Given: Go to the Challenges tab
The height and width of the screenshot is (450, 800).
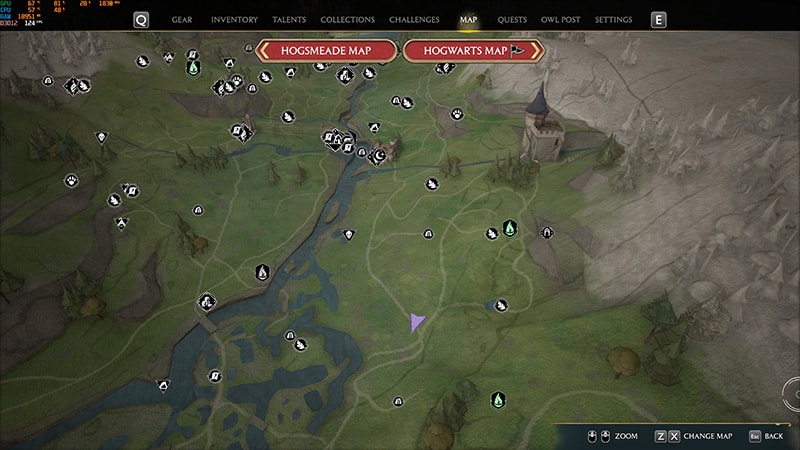Looking at the screenshot, I should point(416,20).
